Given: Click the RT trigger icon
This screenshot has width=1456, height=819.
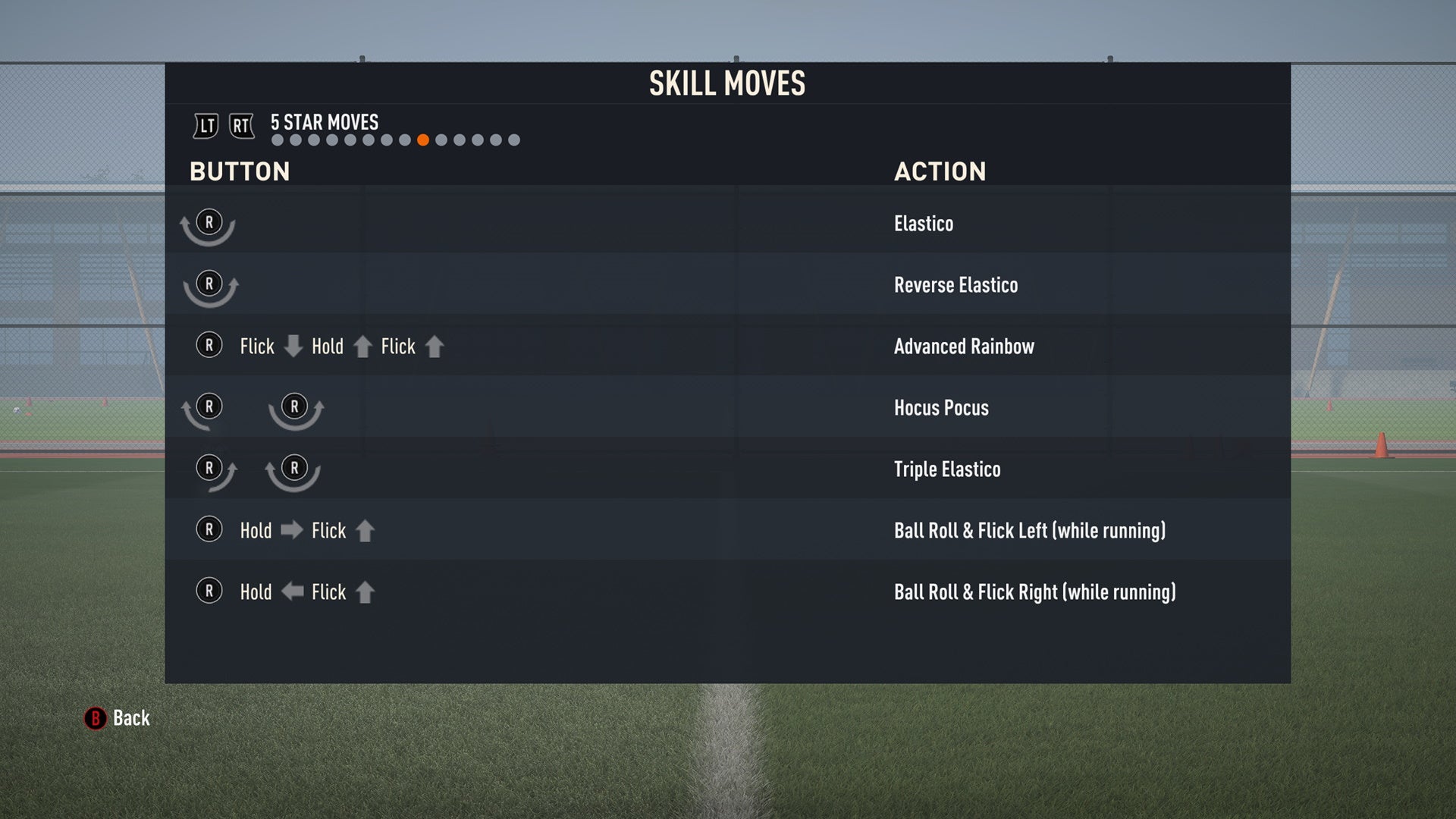Looking at the screenshot, I should click(x=240, y=126).
